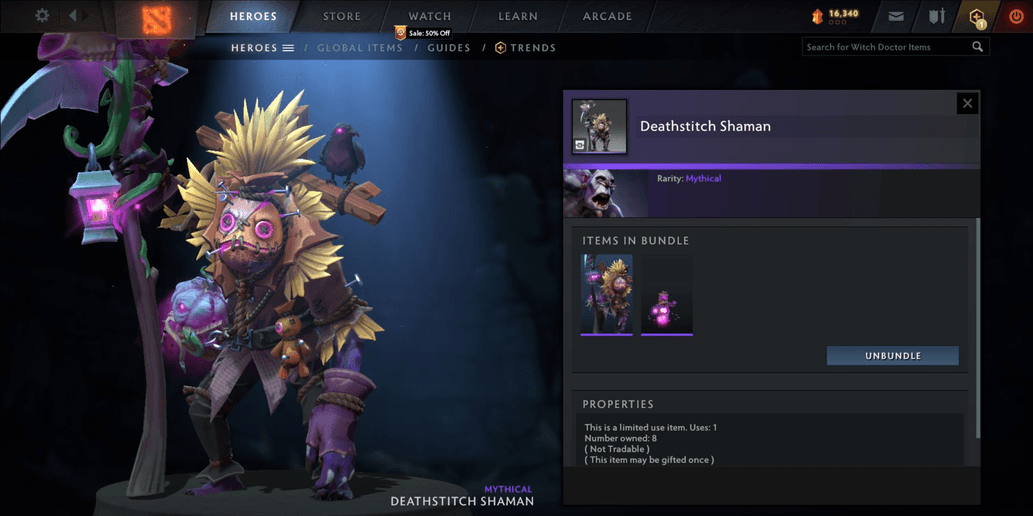Select the ward item thumbnail in bundle
This screenshot has height=516, width=1033.
tap(667, 295)
